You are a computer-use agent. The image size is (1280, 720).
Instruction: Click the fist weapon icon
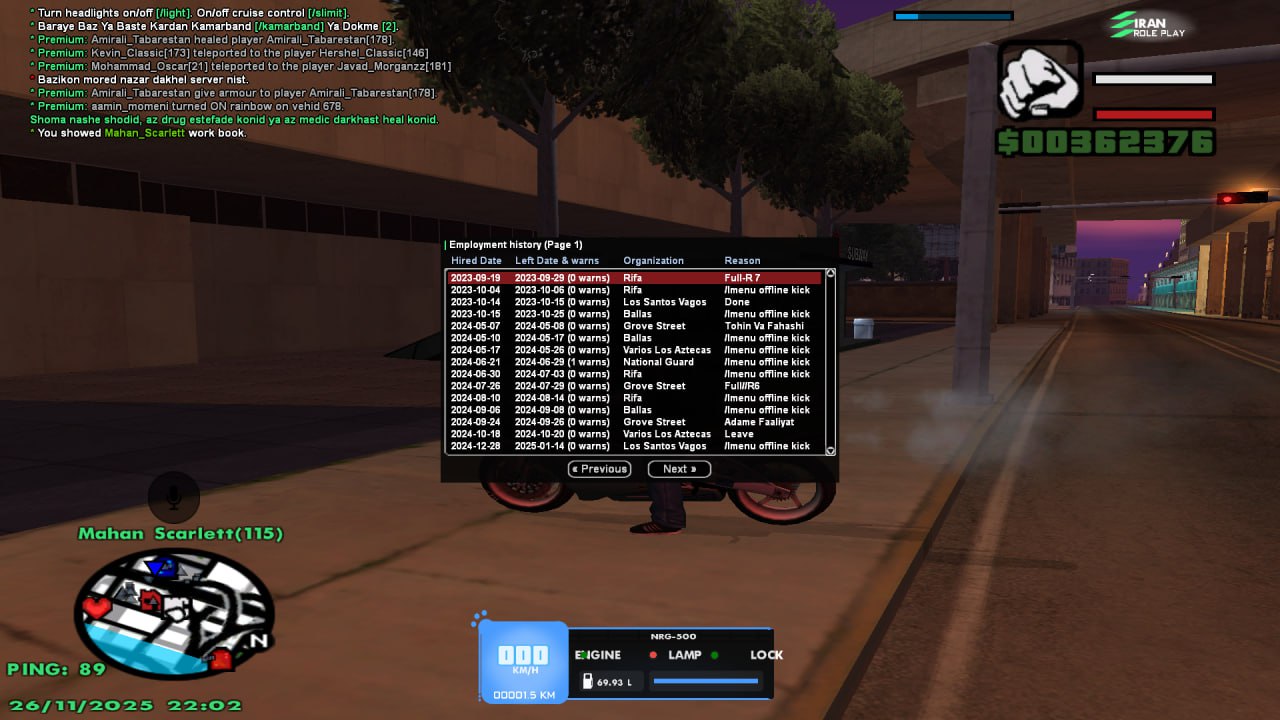point(1040,81)
